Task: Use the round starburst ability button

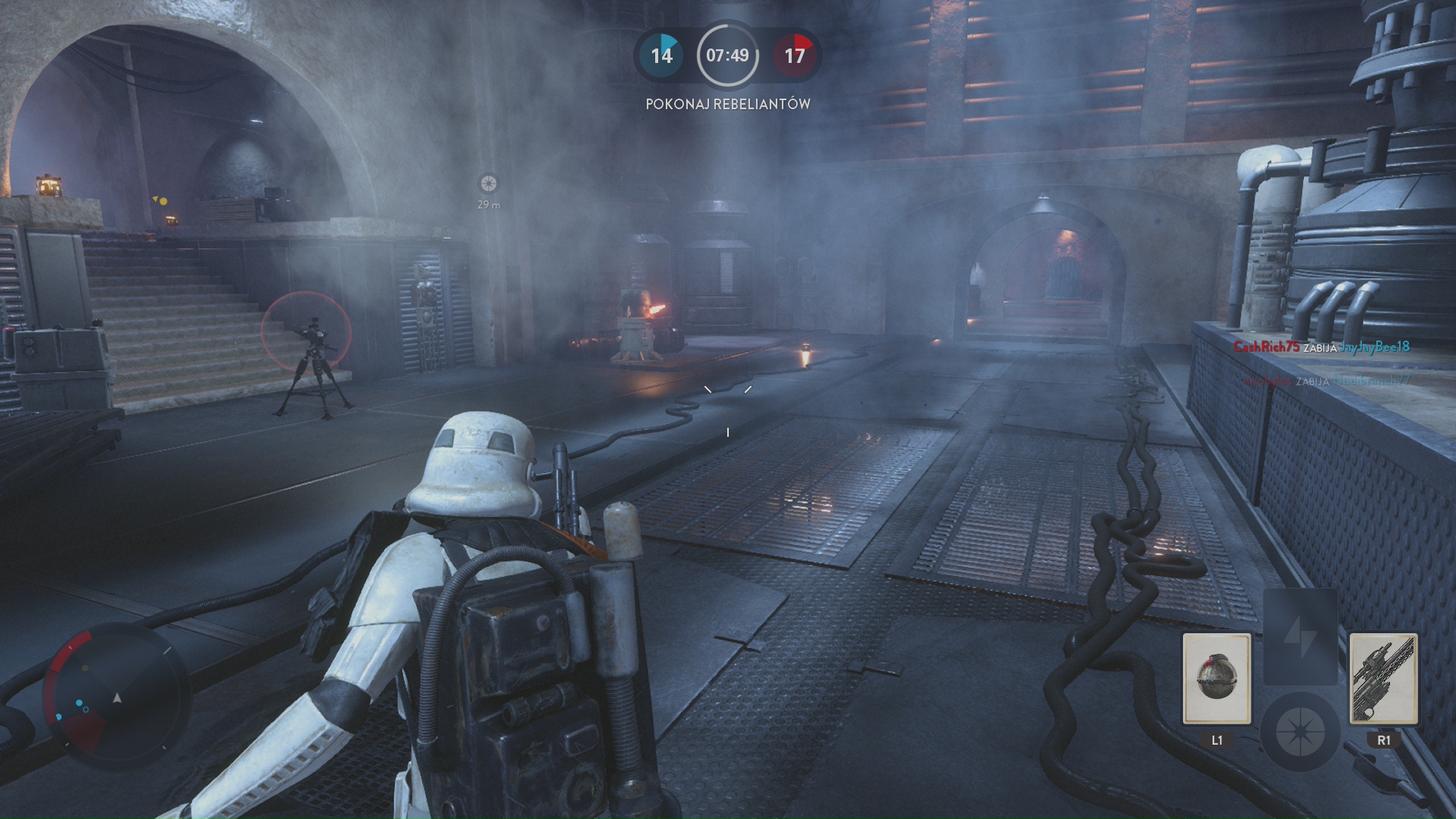Action: (x=1300, y=732)
